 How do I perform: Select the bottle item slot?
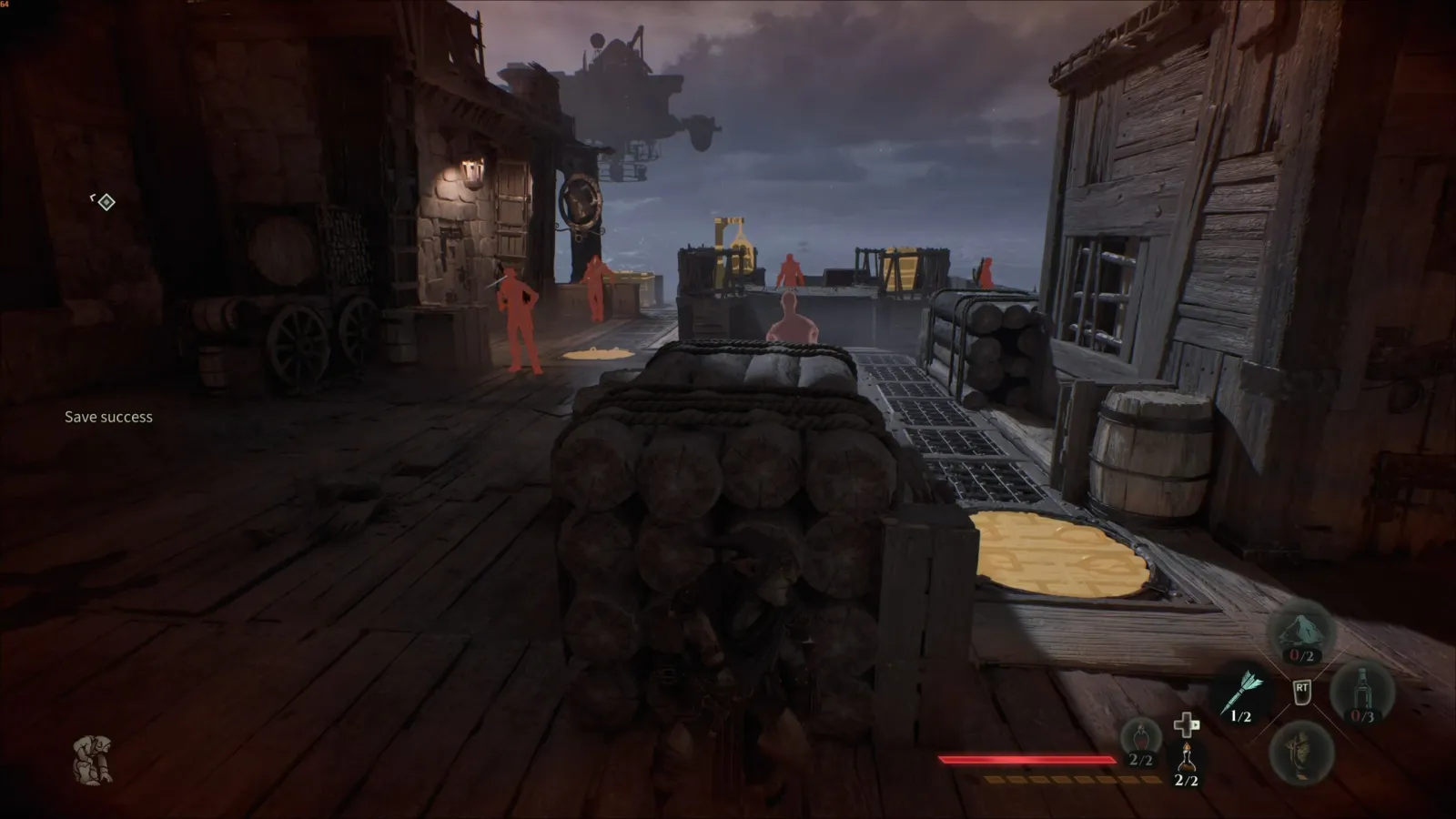(x=1362, y=693)
